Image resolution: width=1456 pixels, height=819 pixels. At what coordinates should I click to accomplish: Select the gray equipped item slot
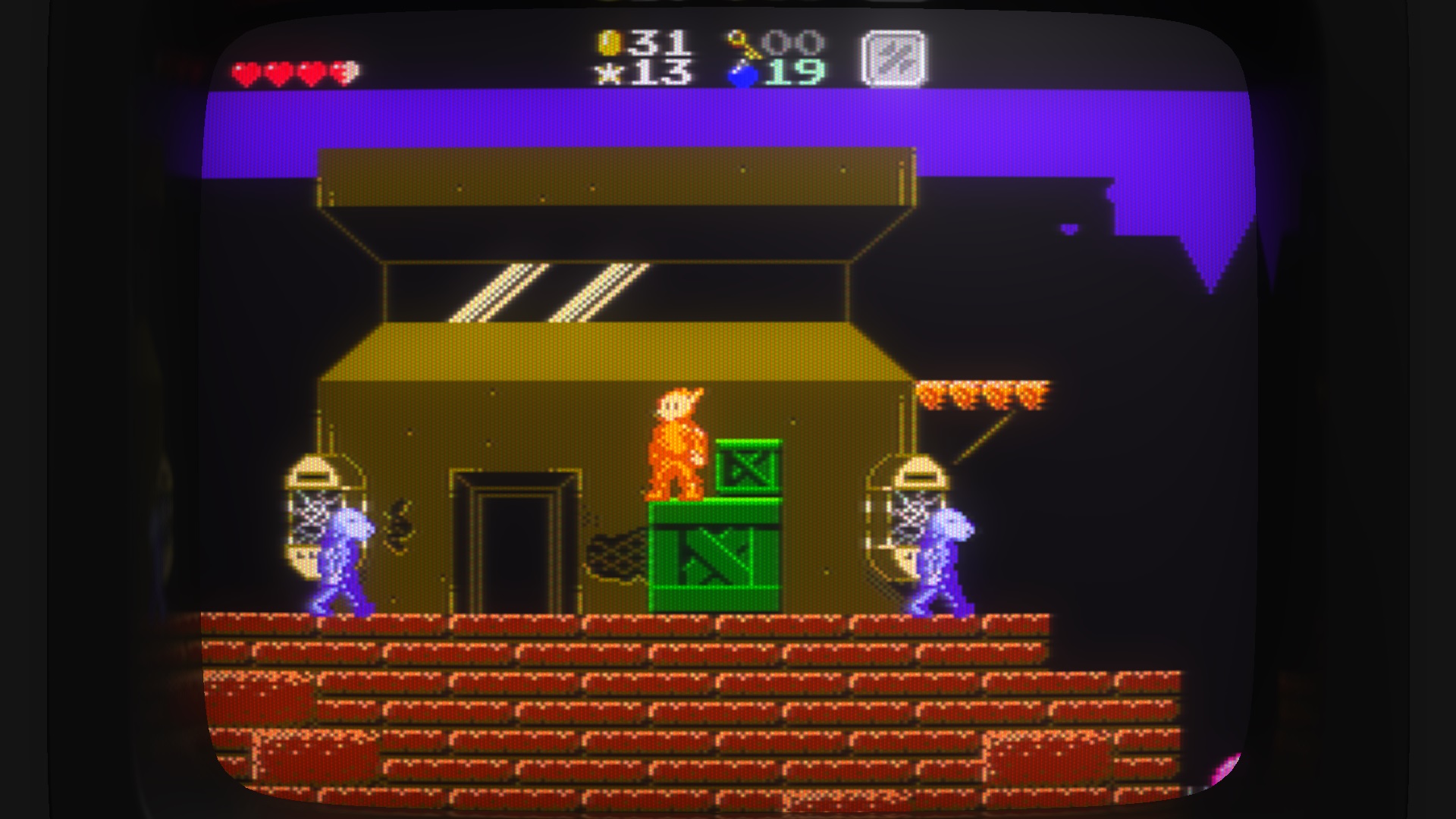[893, 58]
